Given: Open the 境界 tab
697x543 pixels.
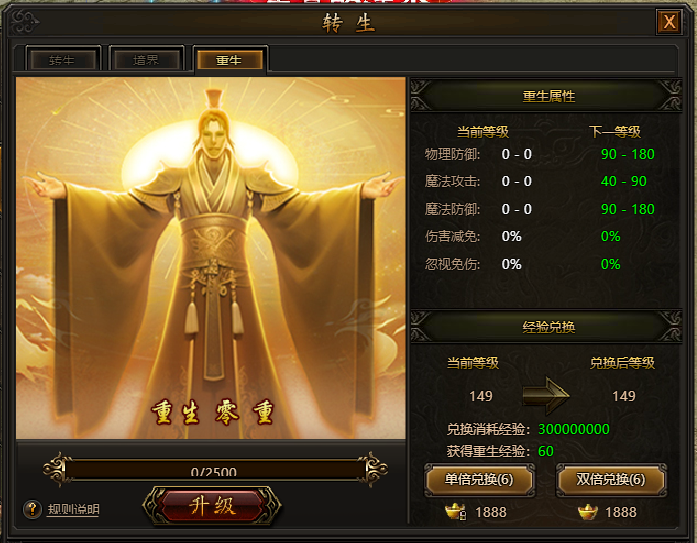Looking at the screenshot, I should (x=145, y=60).
